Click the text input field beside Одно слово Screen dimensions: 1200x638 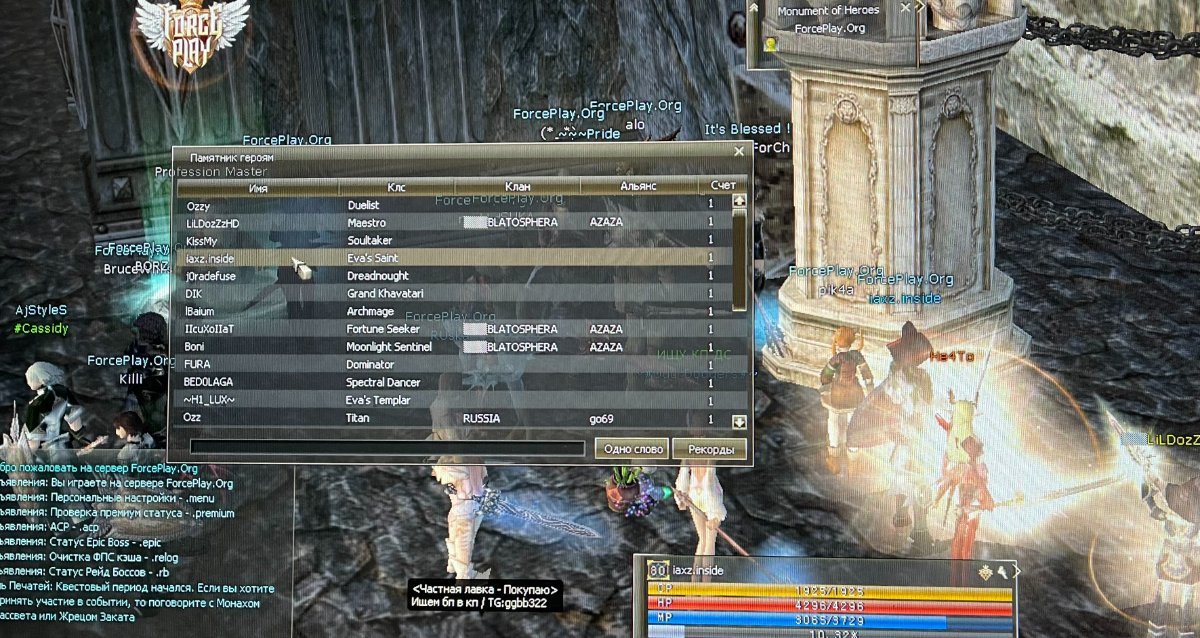point(386,449)
